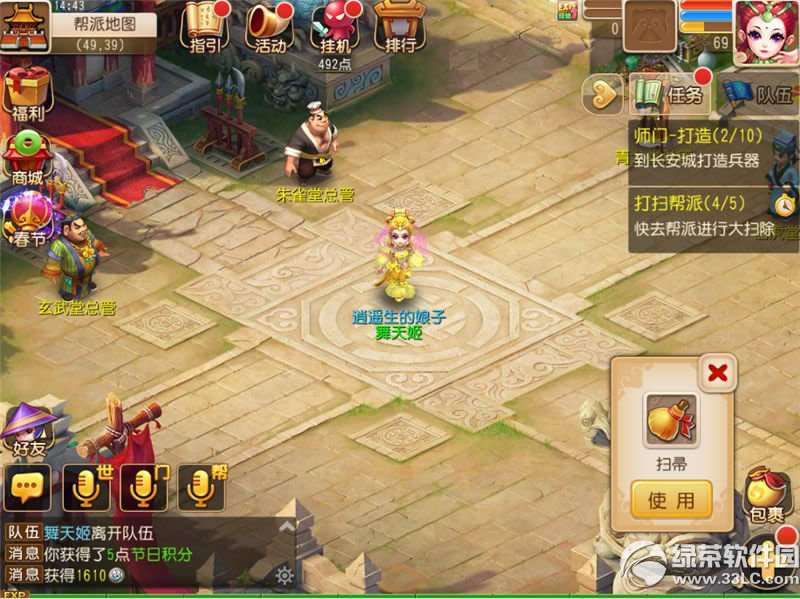Screen dimensions: 800x599
Task: Activate the 帮 guild voice channel microphone
Action: click(201, 489)
